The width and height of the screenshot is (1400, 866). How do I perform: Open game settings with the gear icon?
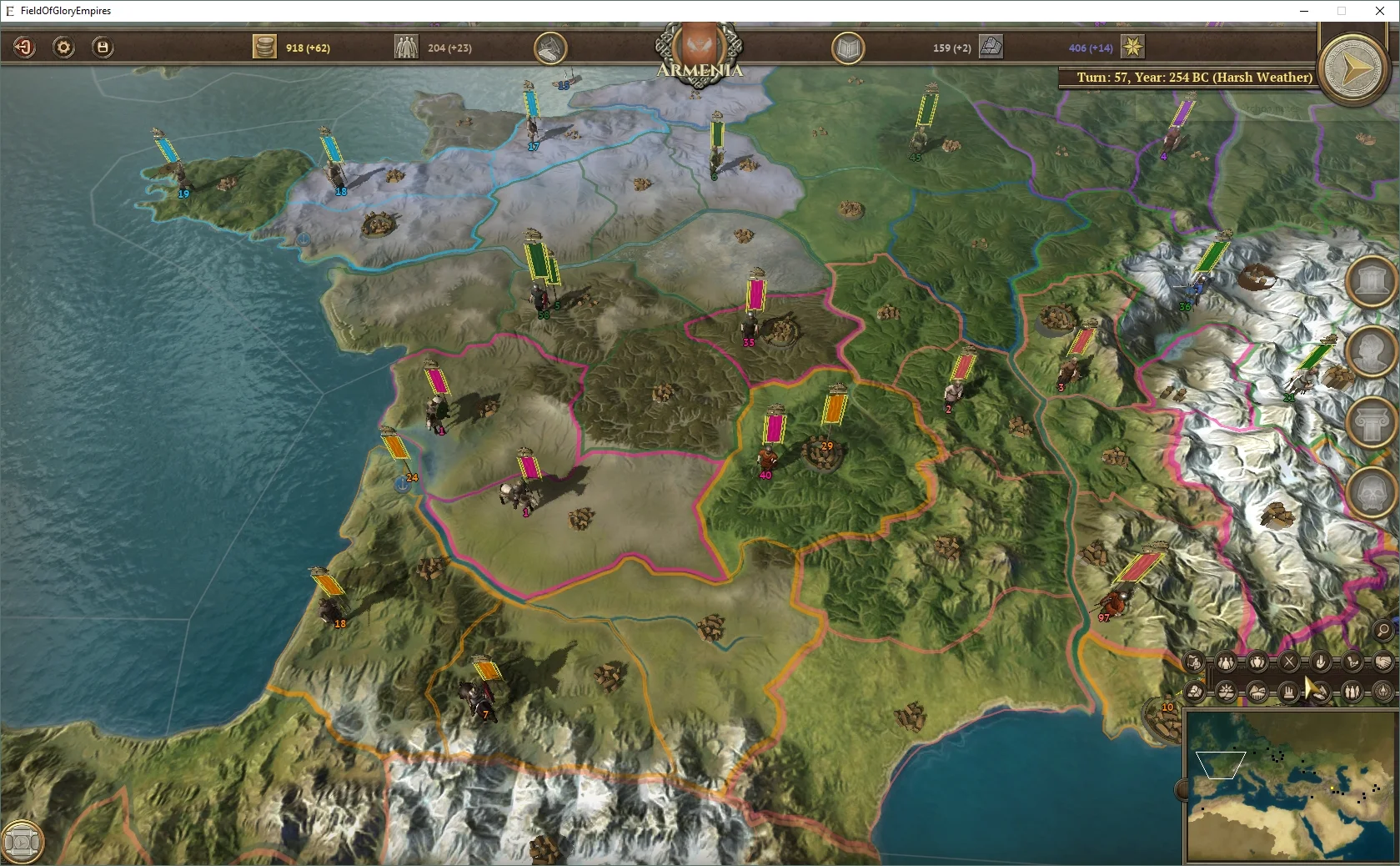[x=63, y=48]
